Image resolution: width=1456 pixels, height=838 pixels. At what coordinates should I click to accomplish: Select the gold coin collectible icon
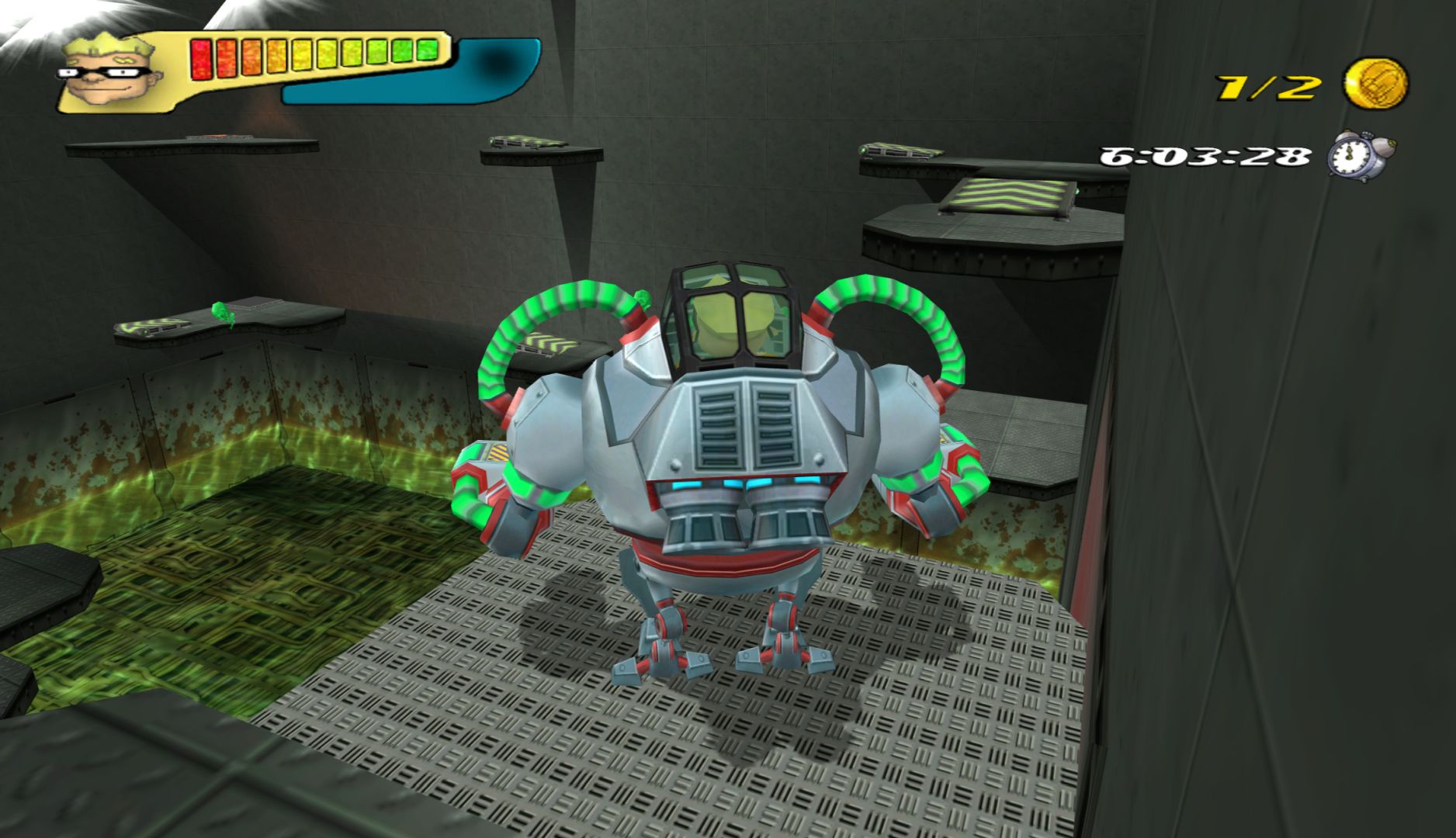click(1375, 84)
